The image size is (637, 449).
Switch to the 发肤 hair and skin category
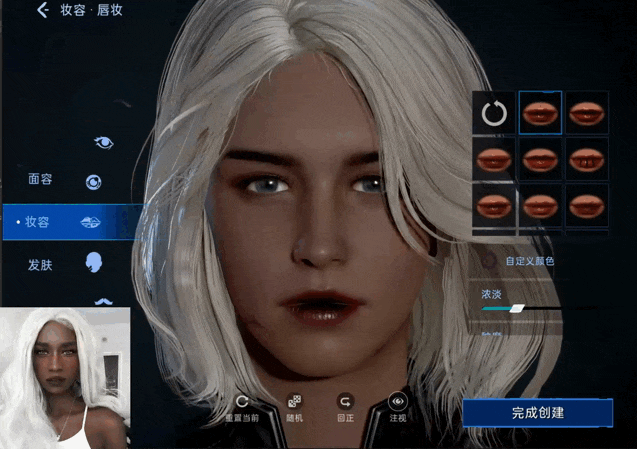[41, 265]
